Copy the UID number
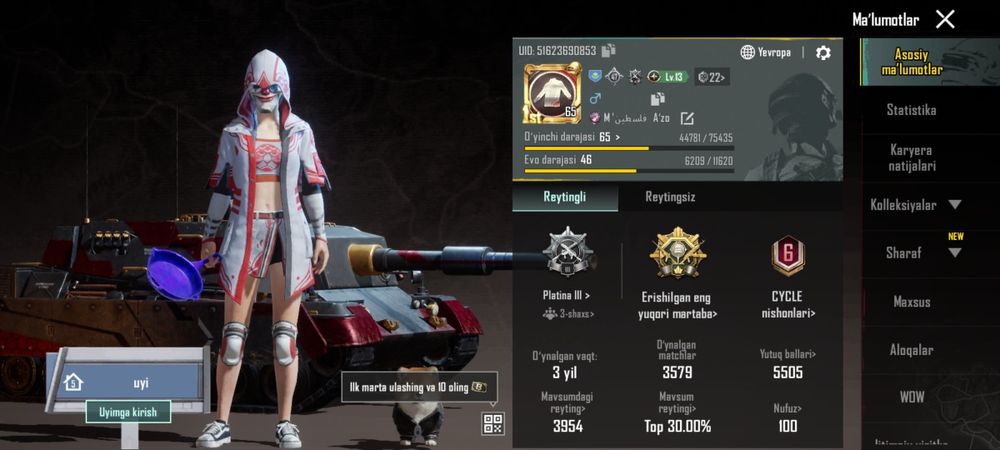 (x=609, y=50)
